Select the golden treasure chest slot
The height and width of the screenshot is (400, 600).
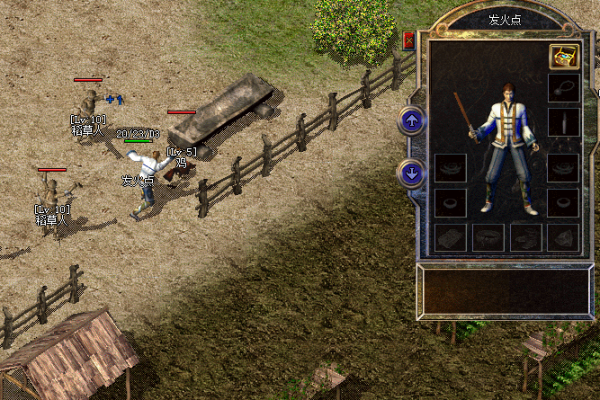pos(563,56)
